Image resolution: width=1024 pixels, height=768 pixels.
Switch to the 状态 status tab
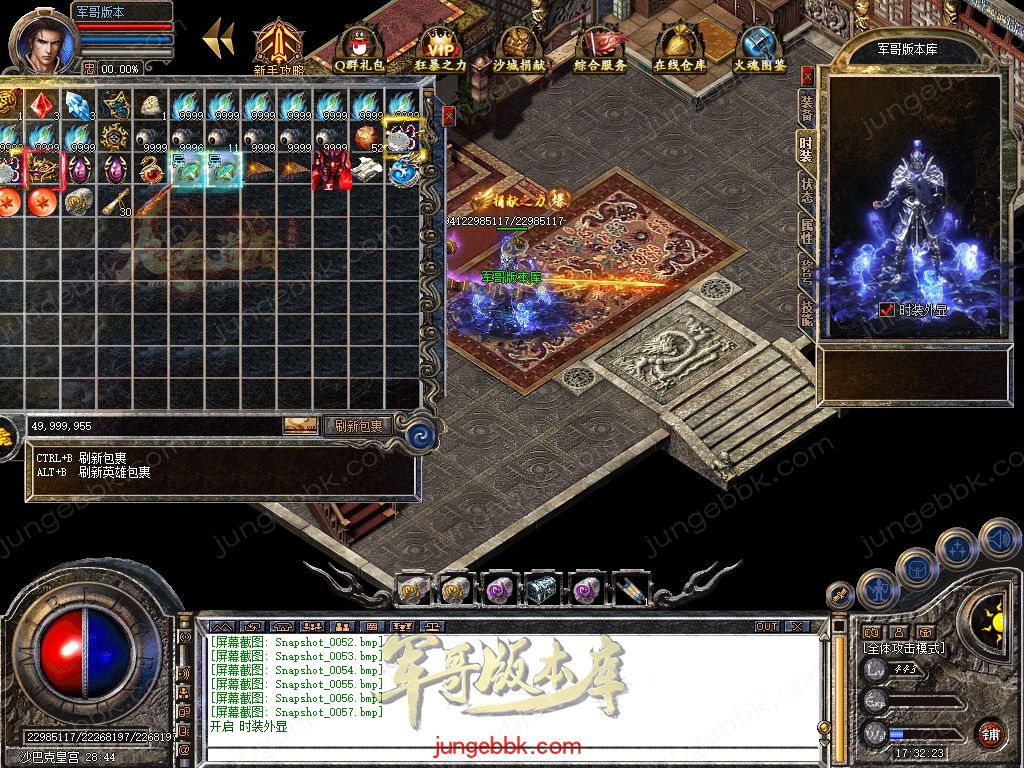click(x=806, y=190)
